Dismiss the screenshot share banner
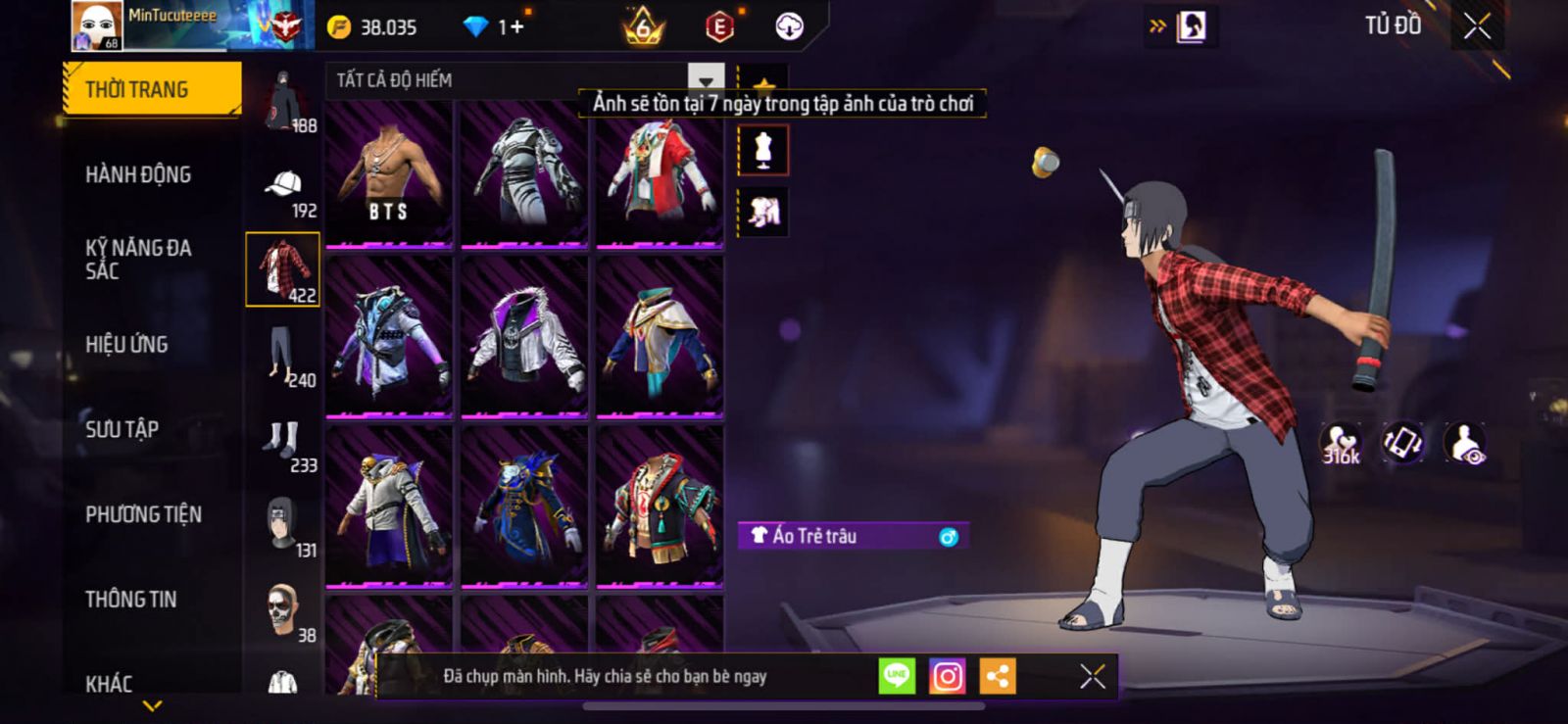Viewport: 1568px width, 724px height. pos(1092,676)
